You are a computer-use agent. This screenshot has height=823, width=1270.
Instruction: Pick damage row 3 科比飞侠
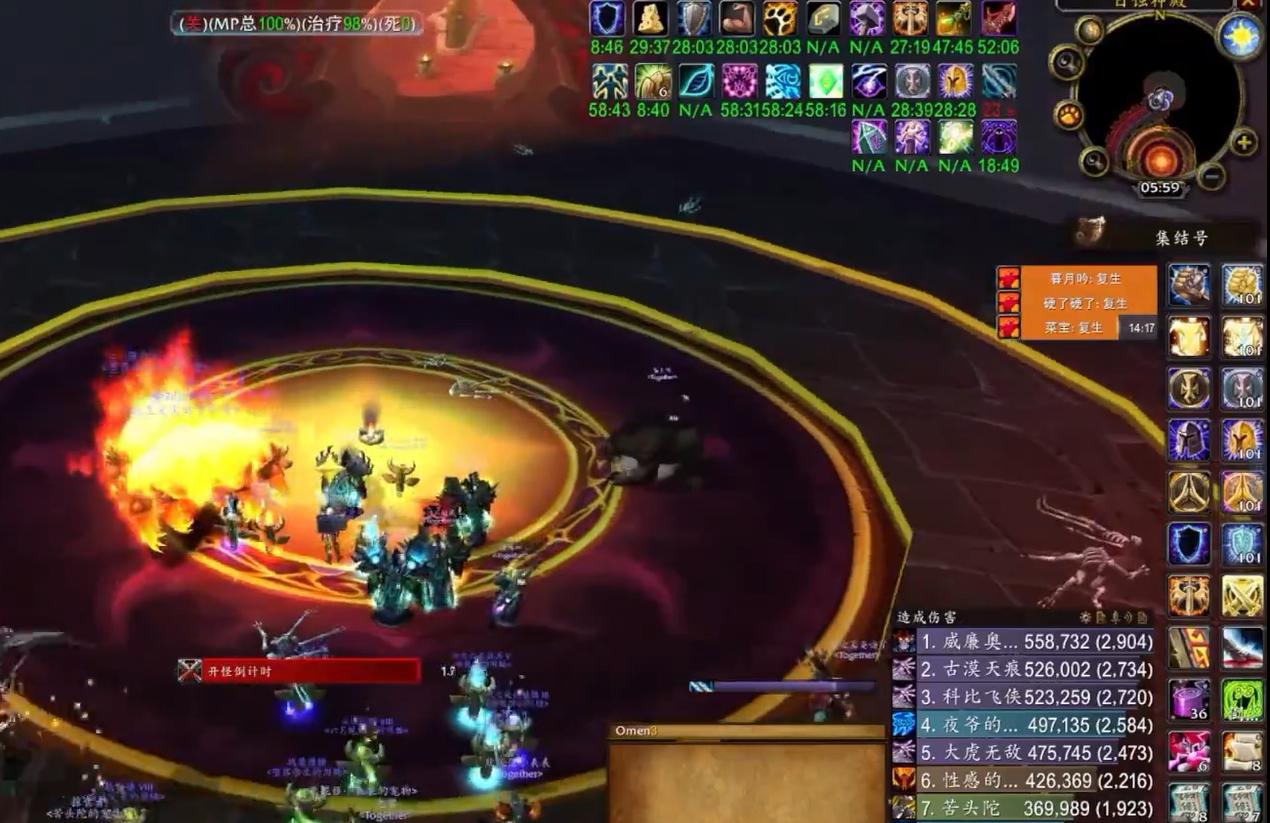(1024, 697)
